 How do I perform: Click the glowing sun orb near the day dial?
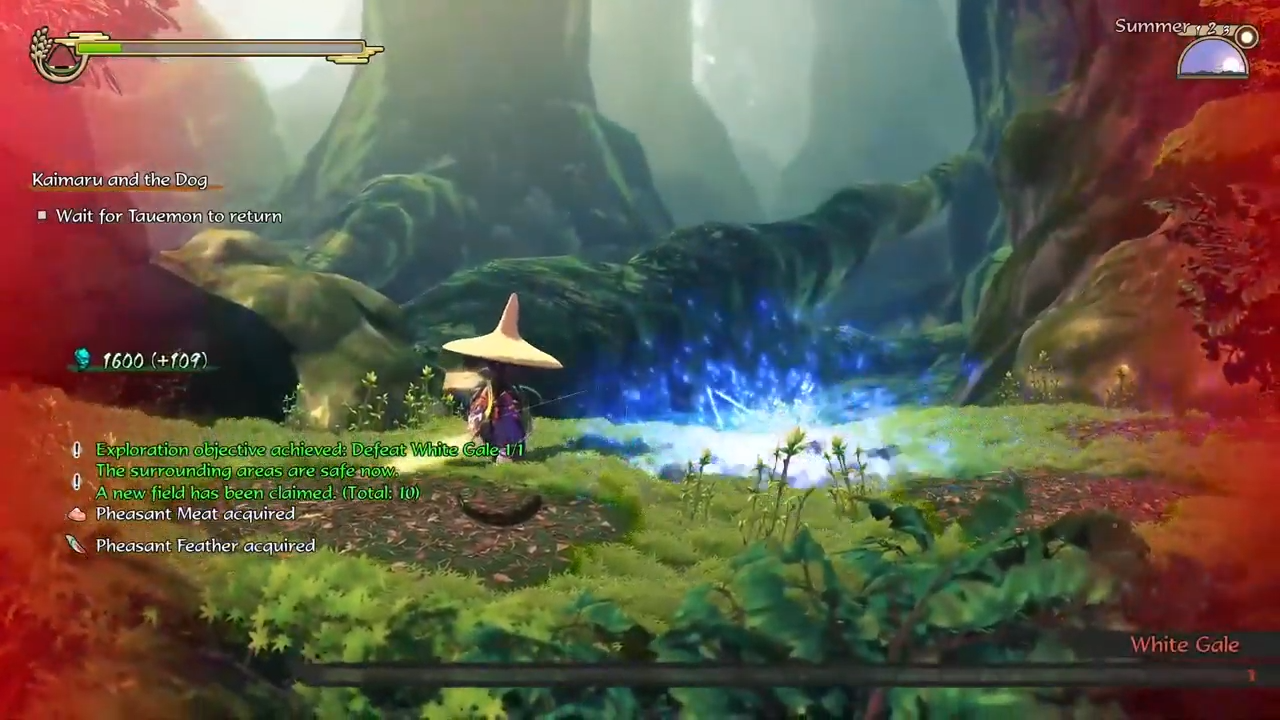tap(1246, 36)
